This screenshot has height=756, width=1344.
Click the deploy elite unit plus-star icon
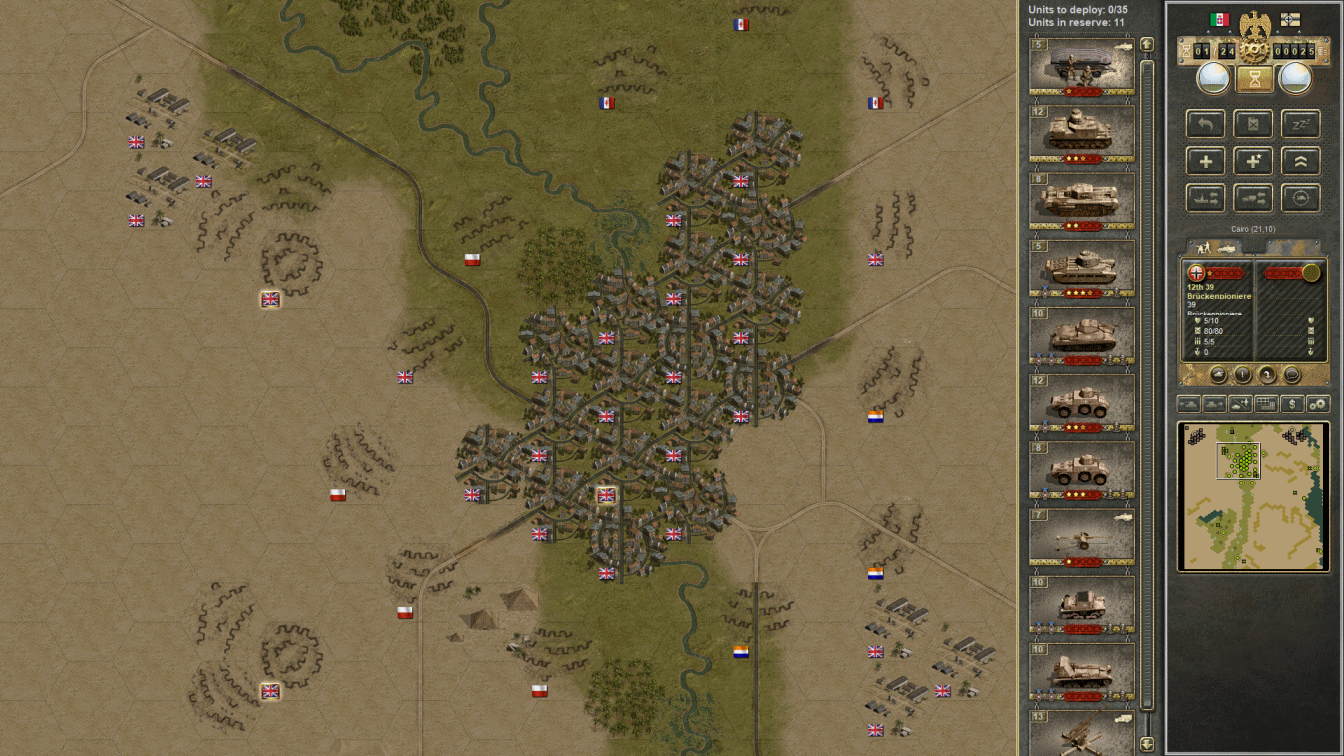pyautogui.click(x=1253, y=160)
